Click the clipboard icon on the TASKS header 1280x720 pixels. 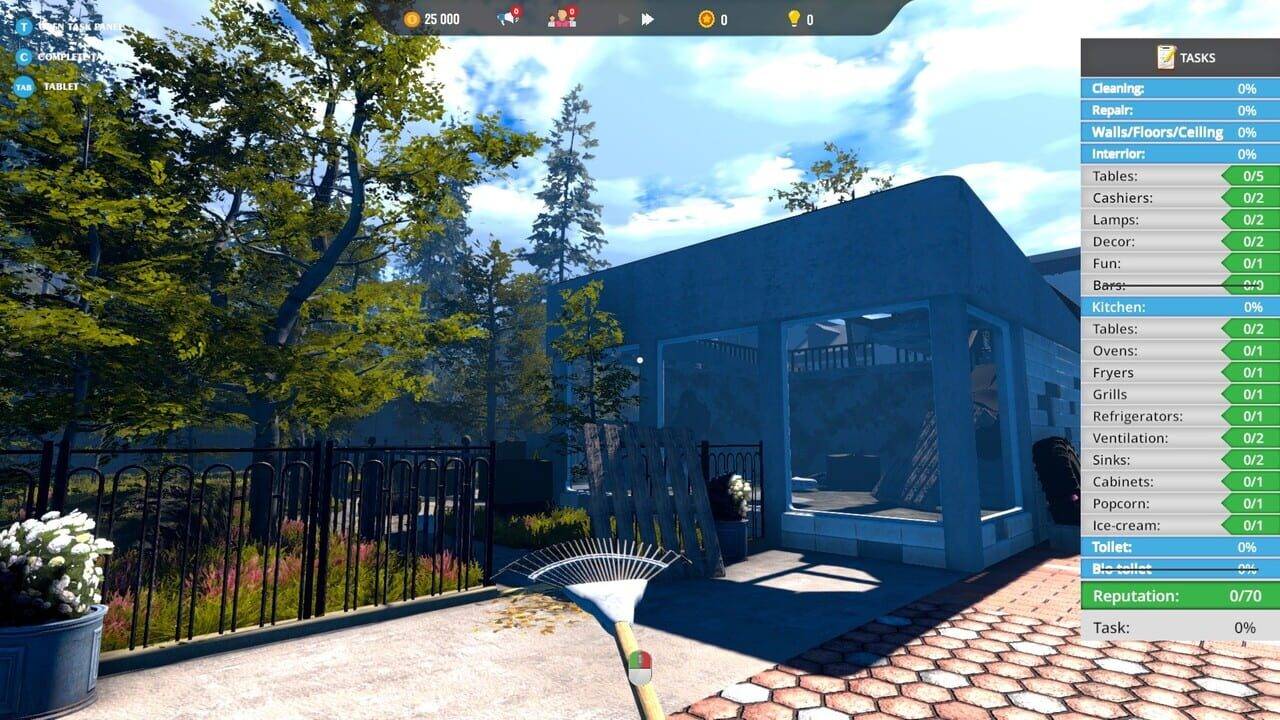coord(1163,57)
